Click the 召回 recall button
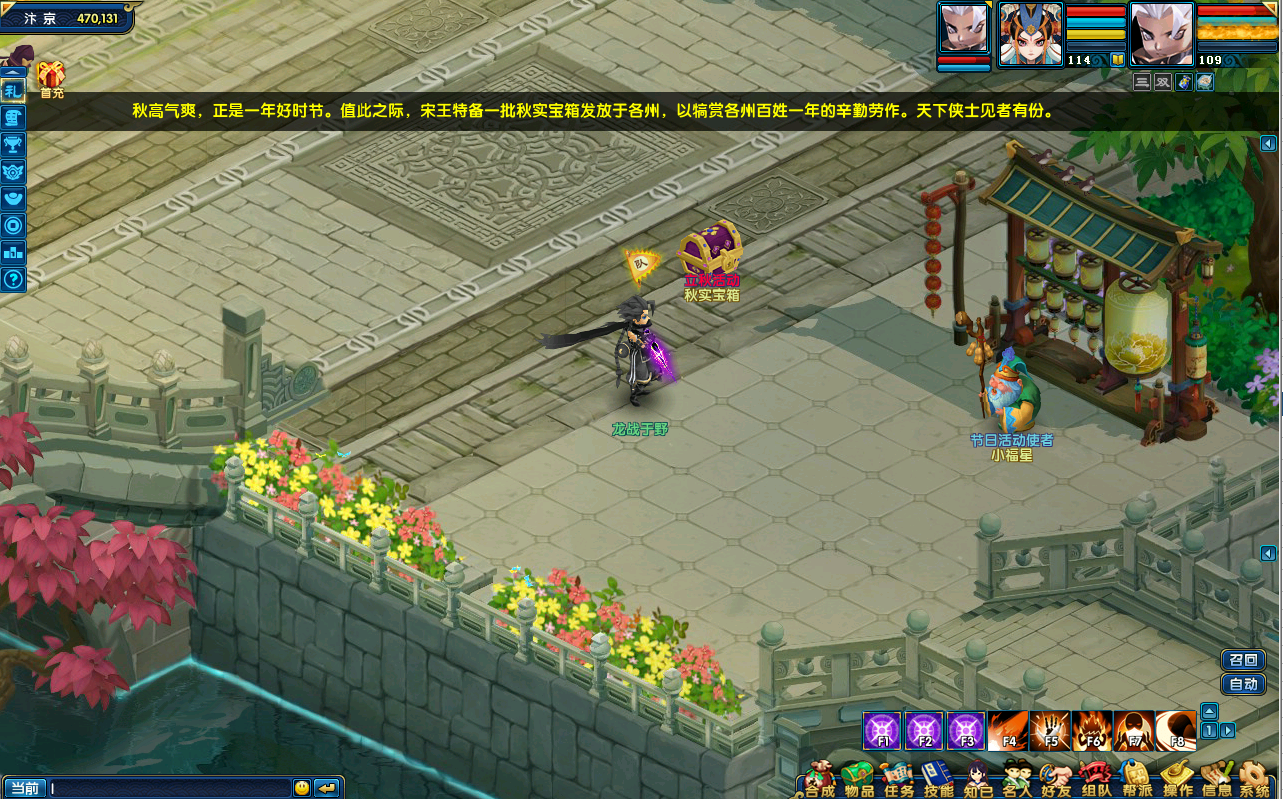The image size is (1283, 799). click(x=1243, y=660)
